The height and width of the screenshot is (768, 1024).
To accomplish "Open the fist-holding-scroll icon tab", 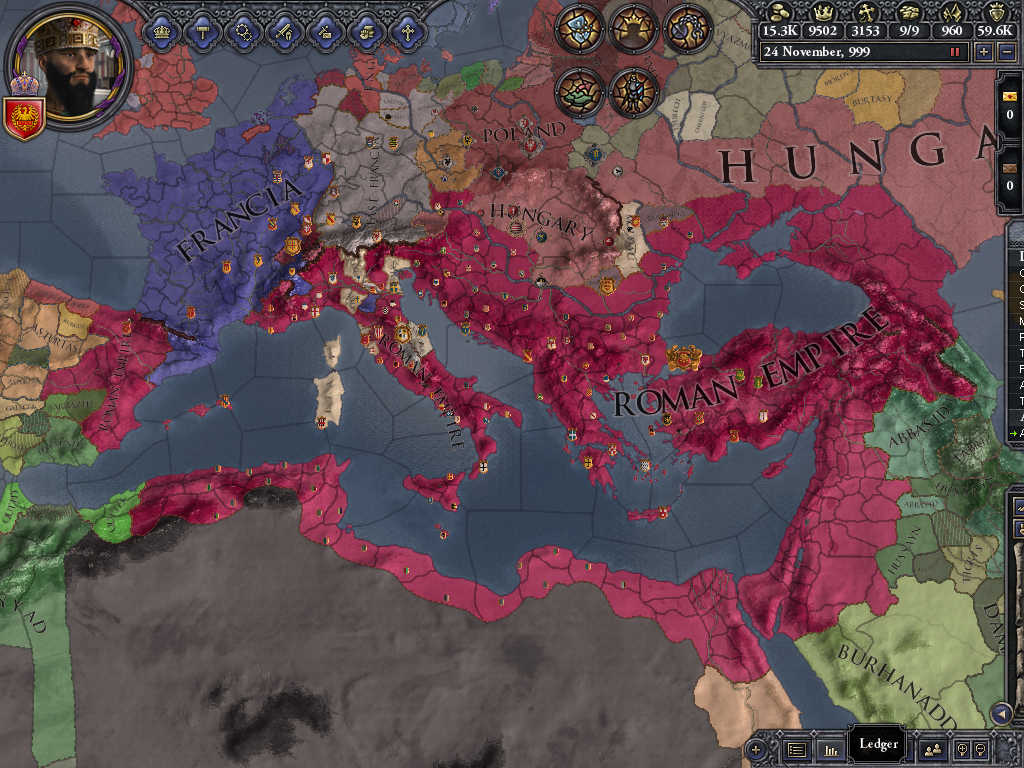I will click(365, 30).
